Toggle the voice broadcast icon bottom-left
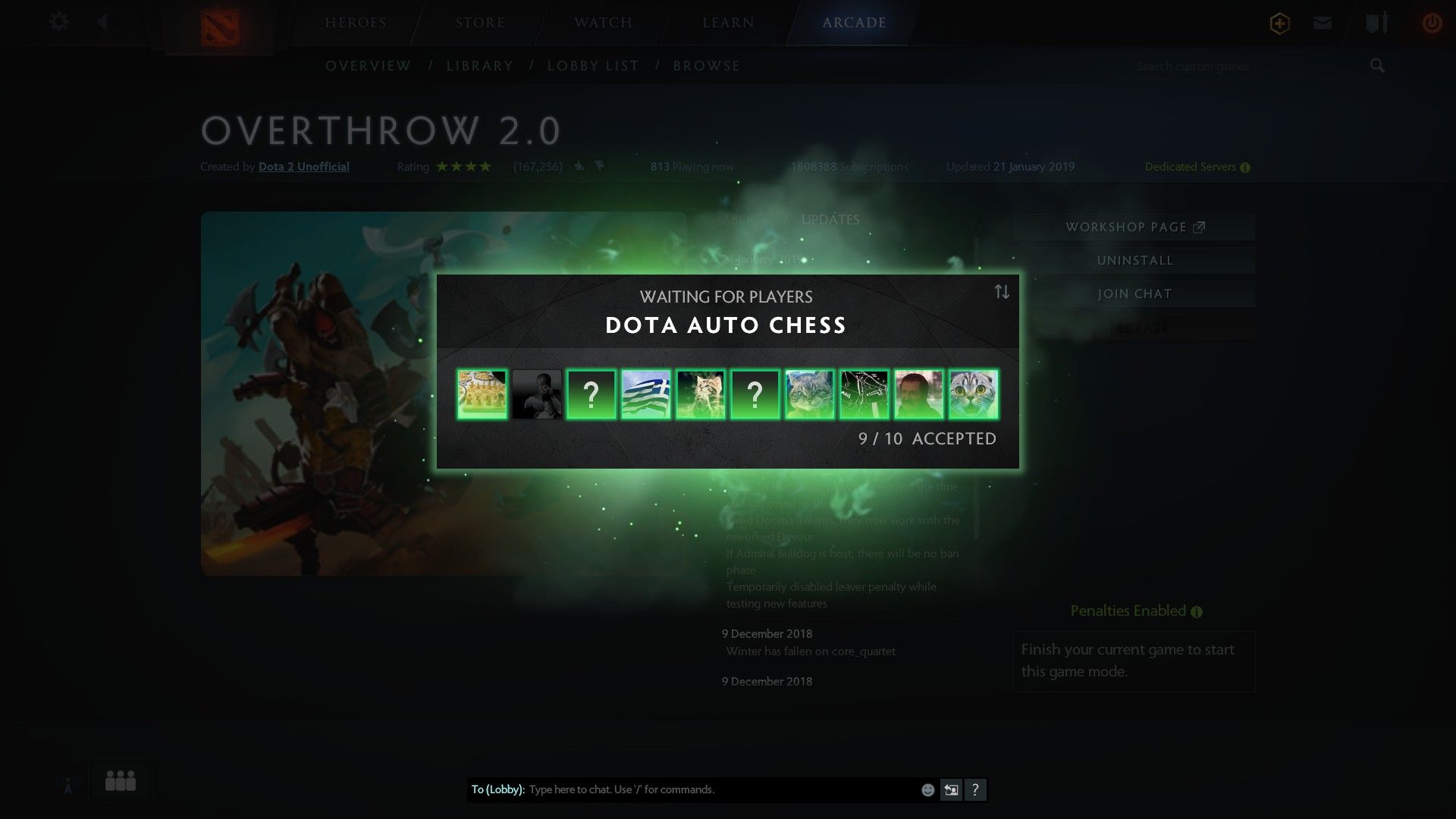Image resolution: width=1456 pixels, height=819 pixels. 67,782
